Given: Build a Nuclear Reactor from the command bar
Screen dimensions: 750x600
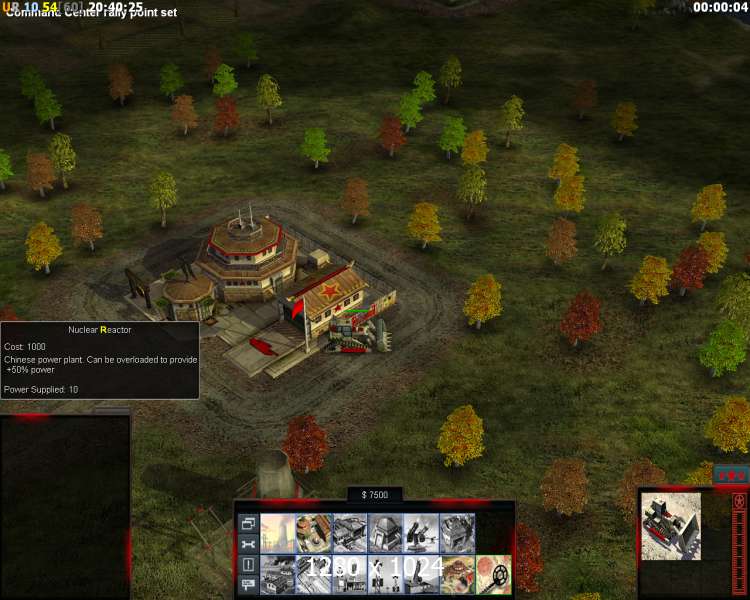Looking at the screenshot, I should 277,533.
